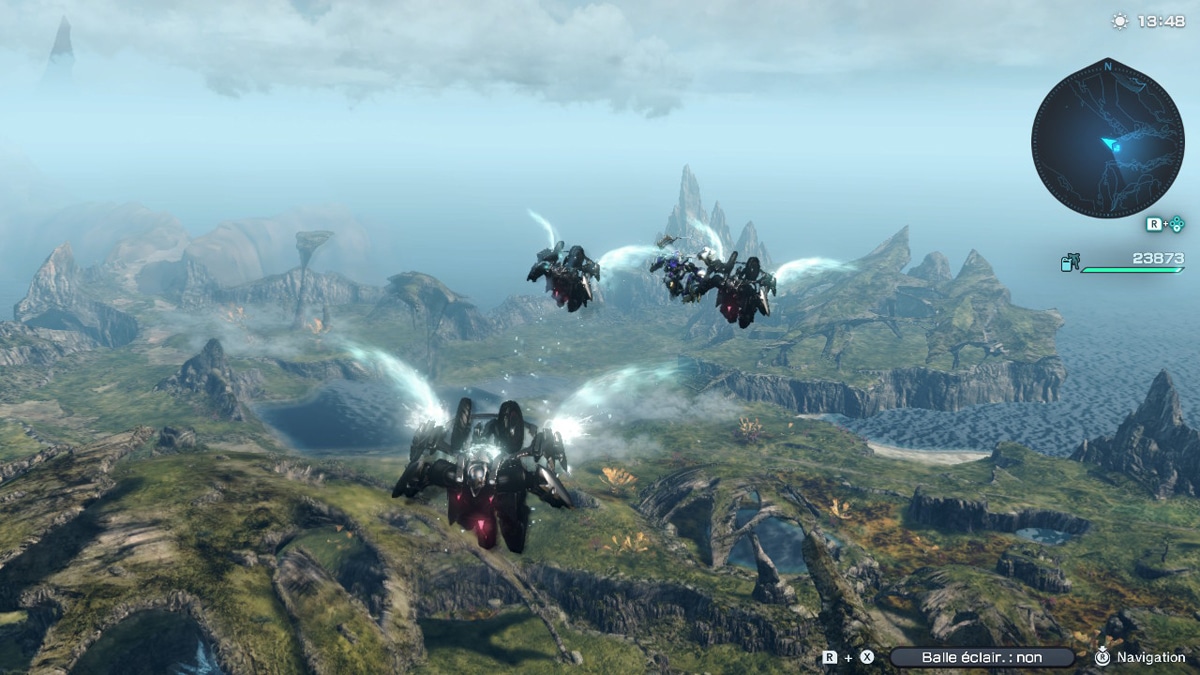Click the player arrow on the minimap
1200x675 pixels.
coord(1110,146)
